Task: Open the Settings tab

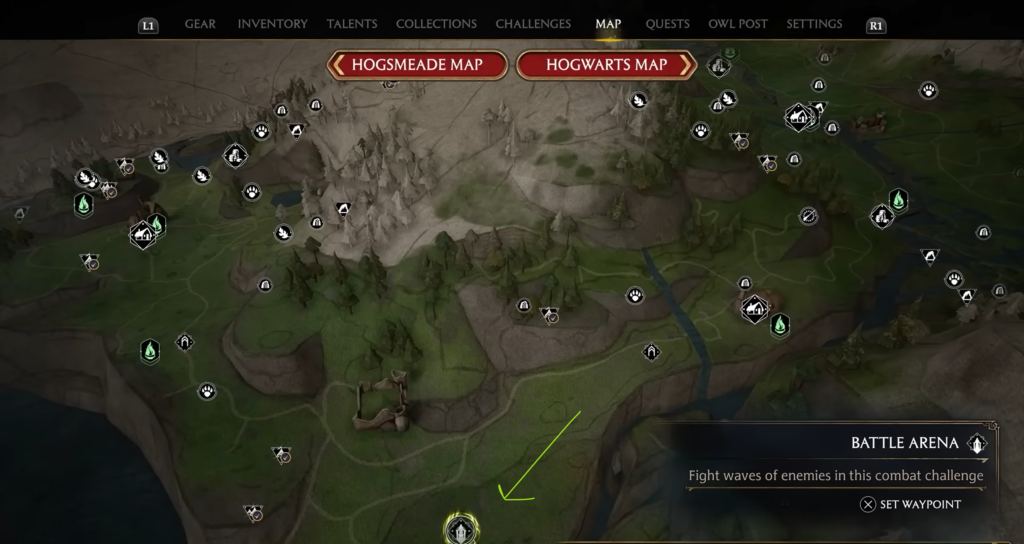Action: click(x=814, y=24)
